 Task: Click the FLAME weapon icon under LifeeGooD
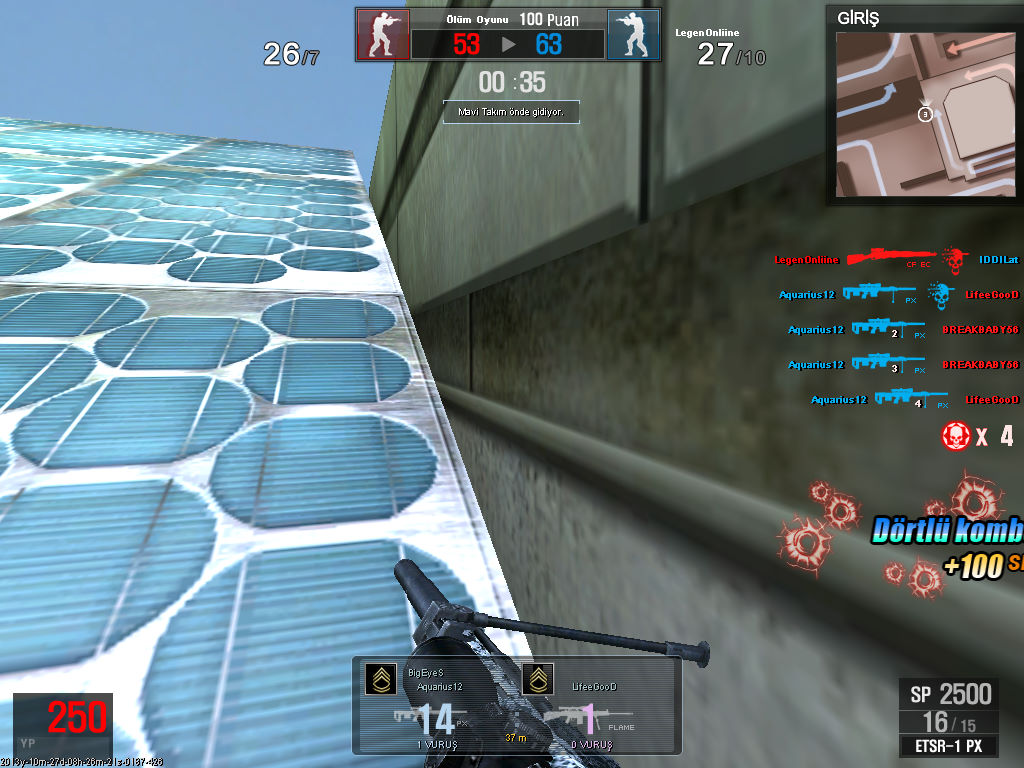[x=569, y=718]
